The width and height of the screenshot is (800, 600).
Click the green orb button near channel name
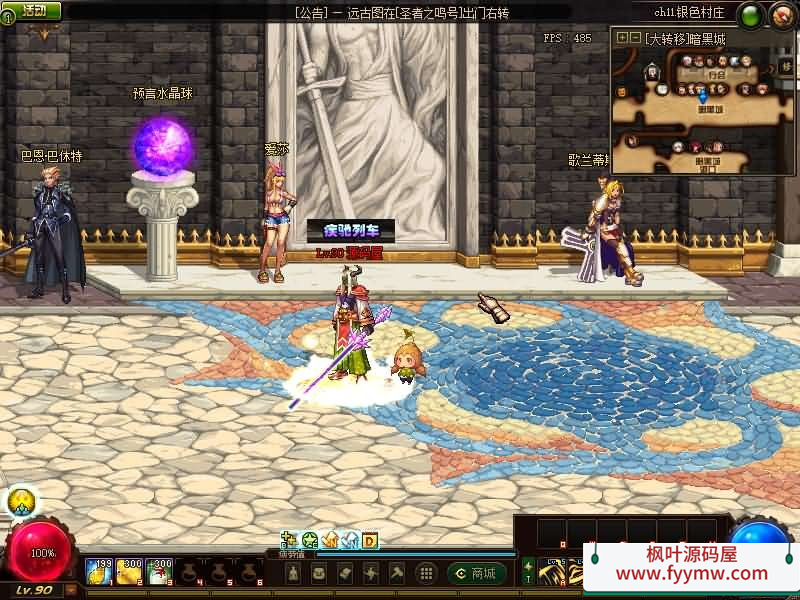[751, 15]
